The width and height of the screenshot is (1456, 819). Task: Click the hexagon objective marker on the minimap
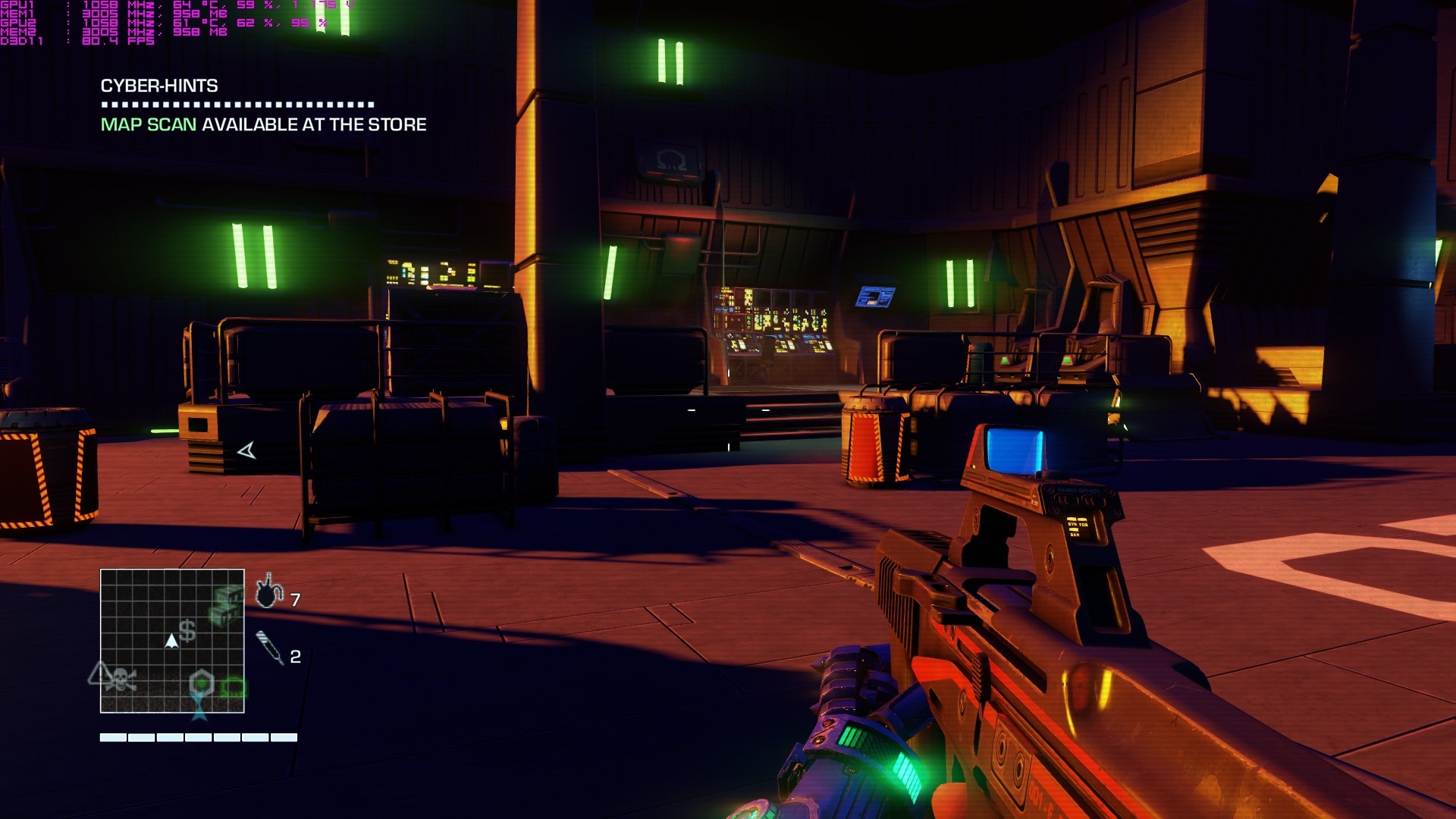click(201, 681)
